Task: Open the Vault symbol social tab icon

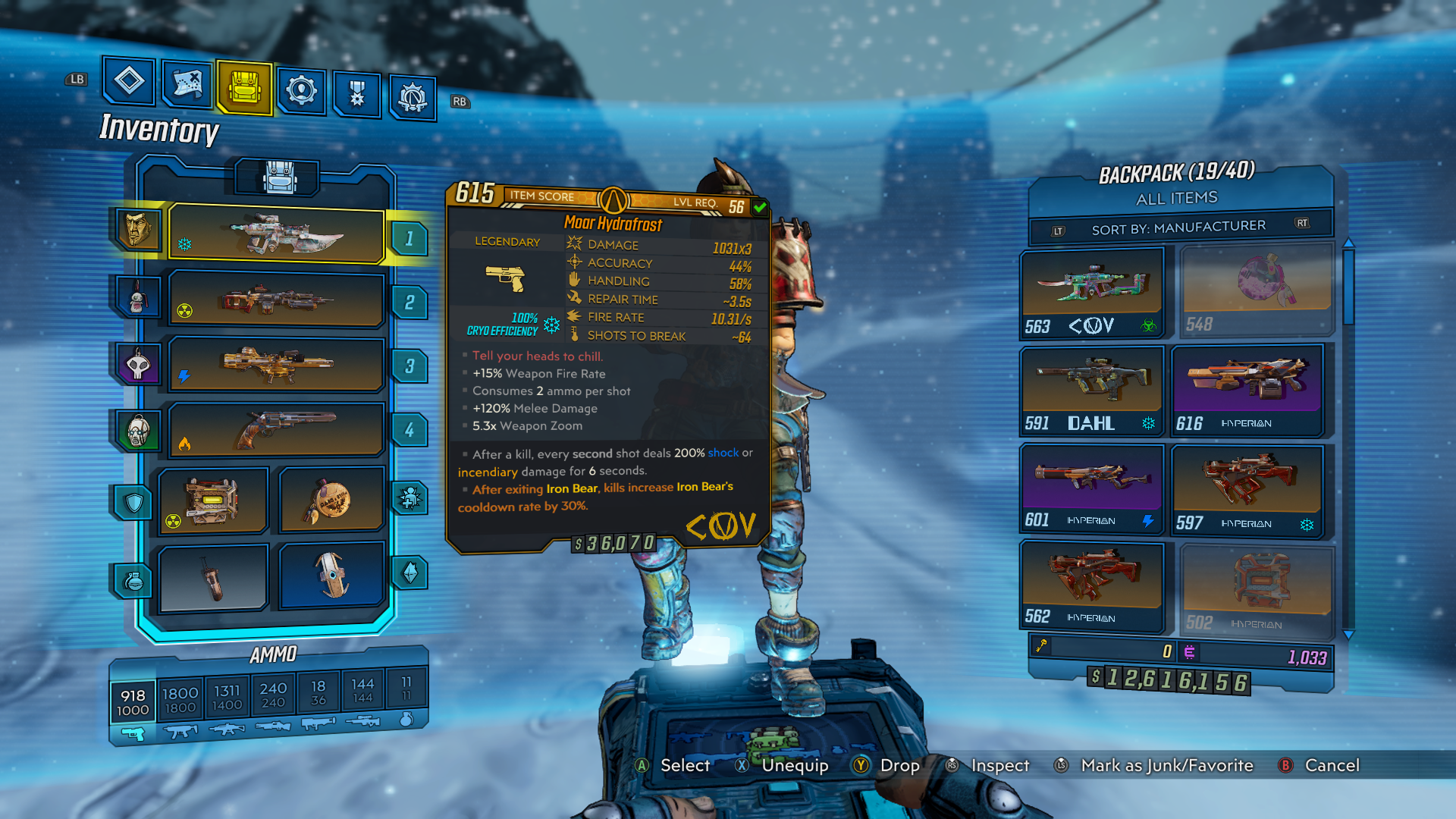Action: 411,94
